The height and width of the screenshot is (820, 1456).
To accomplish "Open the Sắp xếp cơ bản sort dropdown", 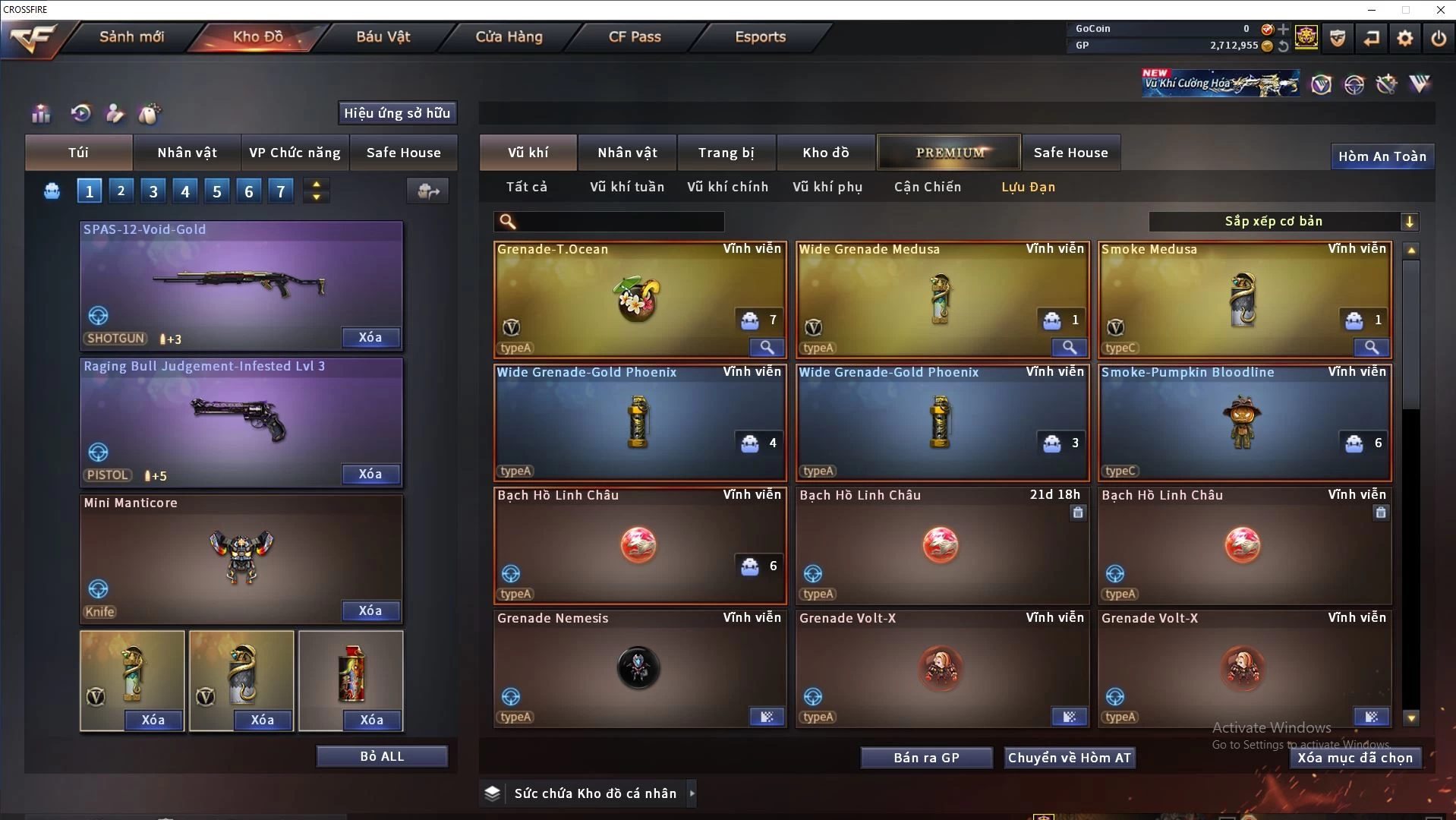I will coord(1283,221).
